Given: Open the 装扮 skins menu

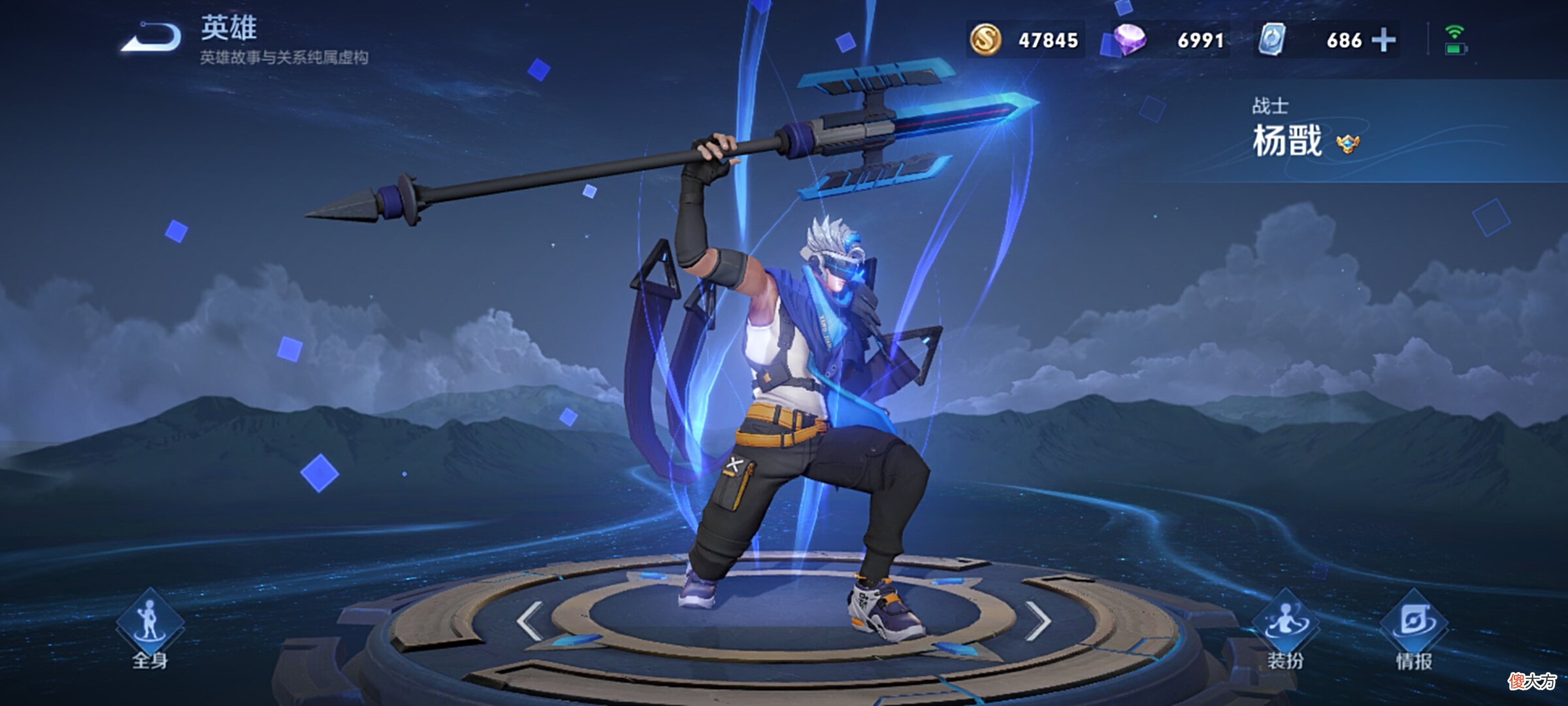Looking at the screenshot, I should coord(1285,629).
